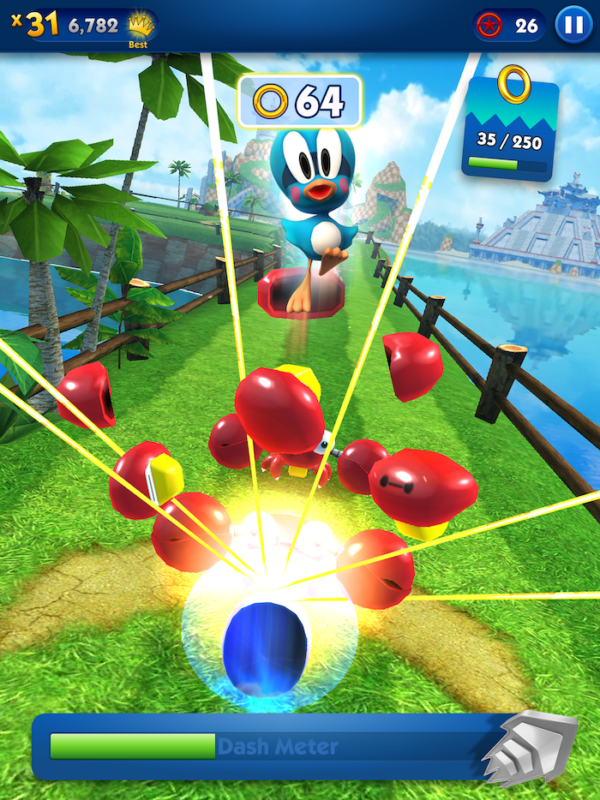Viewport: 600px width, 800px height.
Task: Pause the game with the pause button
Action: pyautogui.click(x=573, y=24)
